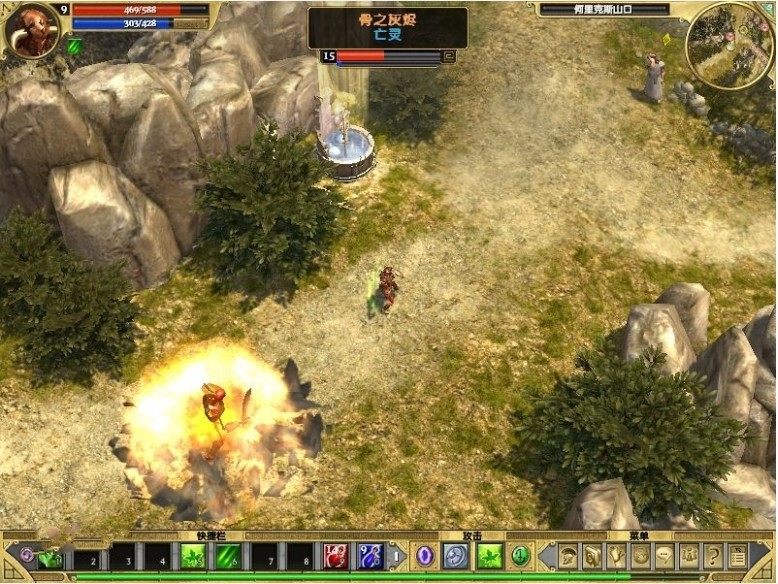Open the quest journal book icon
Screen dimensions: 778x584
coord(592,556)
